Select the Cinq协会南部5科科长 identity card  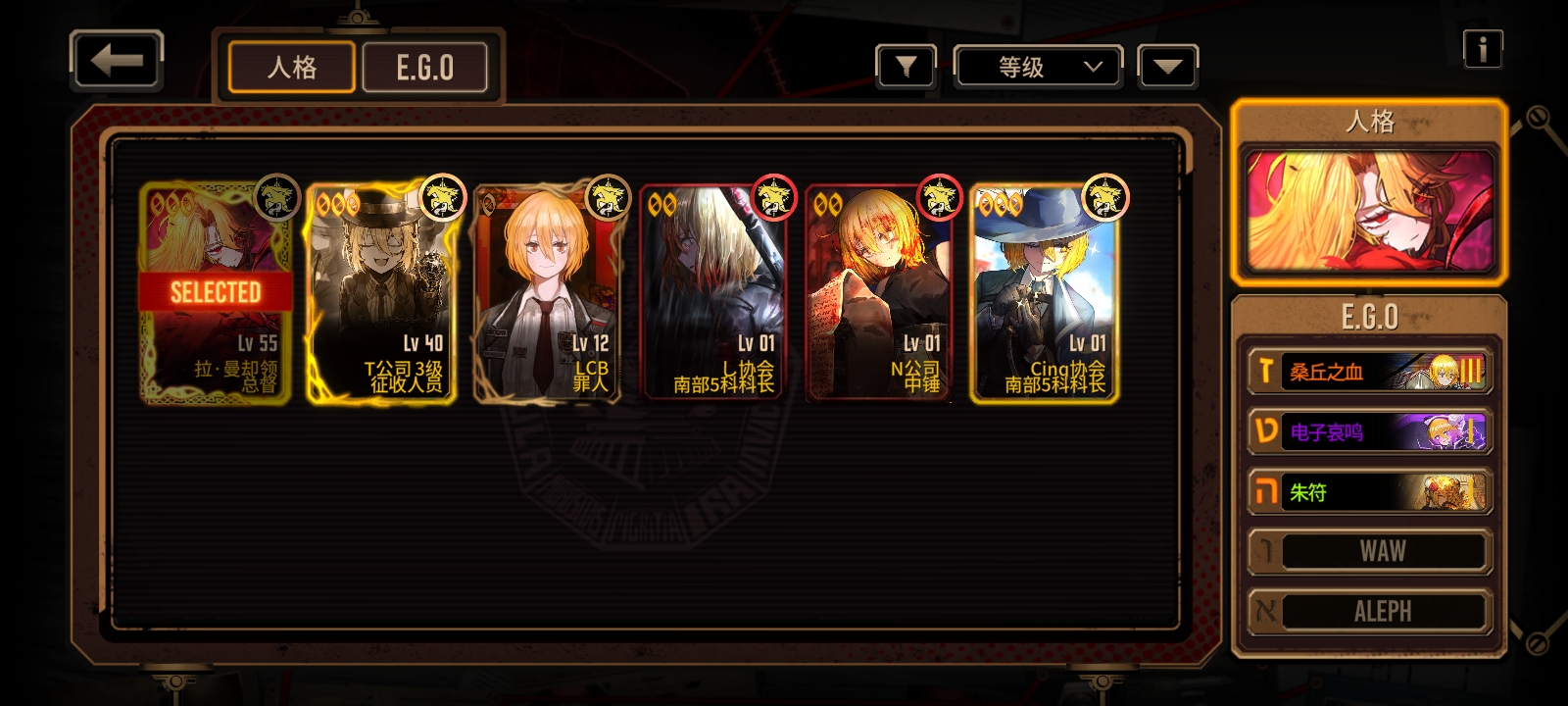coord(1045,292)
